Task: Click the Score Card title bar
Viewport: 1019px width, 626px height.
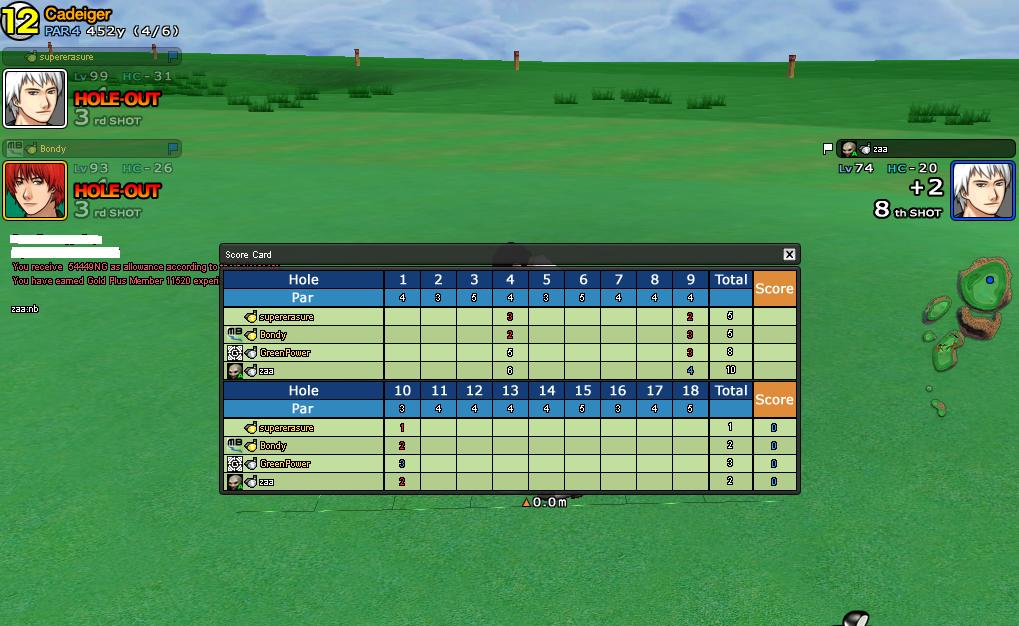Action: tap(500, 255)
